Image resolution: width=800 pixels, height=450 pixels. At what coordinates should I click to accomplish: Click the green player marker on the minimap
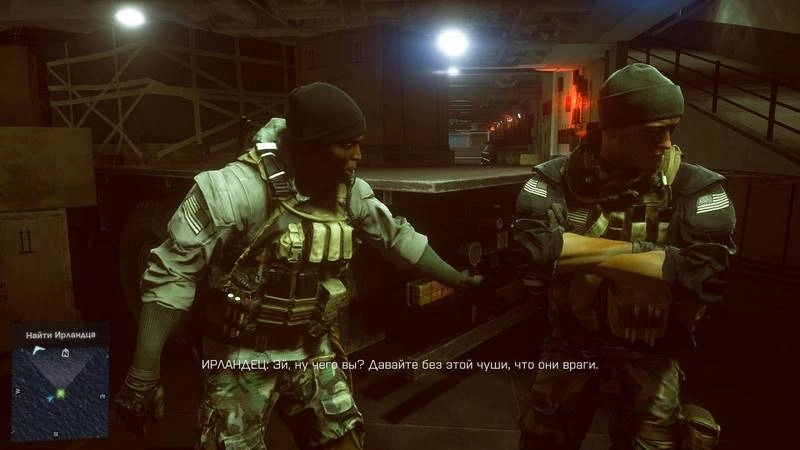[x=60, y=392]
